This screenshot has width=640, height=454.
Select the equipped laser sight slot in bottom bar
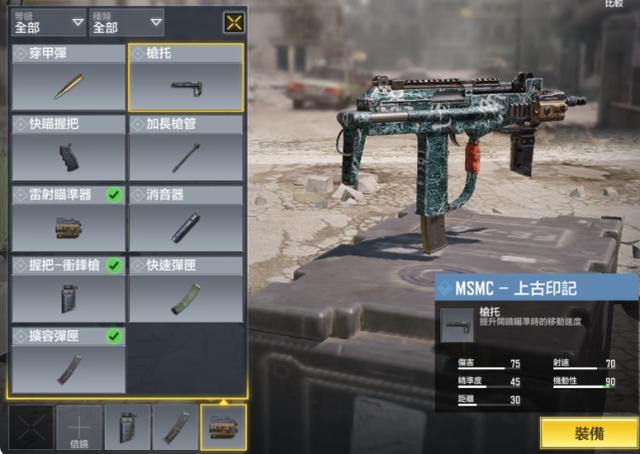tap(224, 427)
